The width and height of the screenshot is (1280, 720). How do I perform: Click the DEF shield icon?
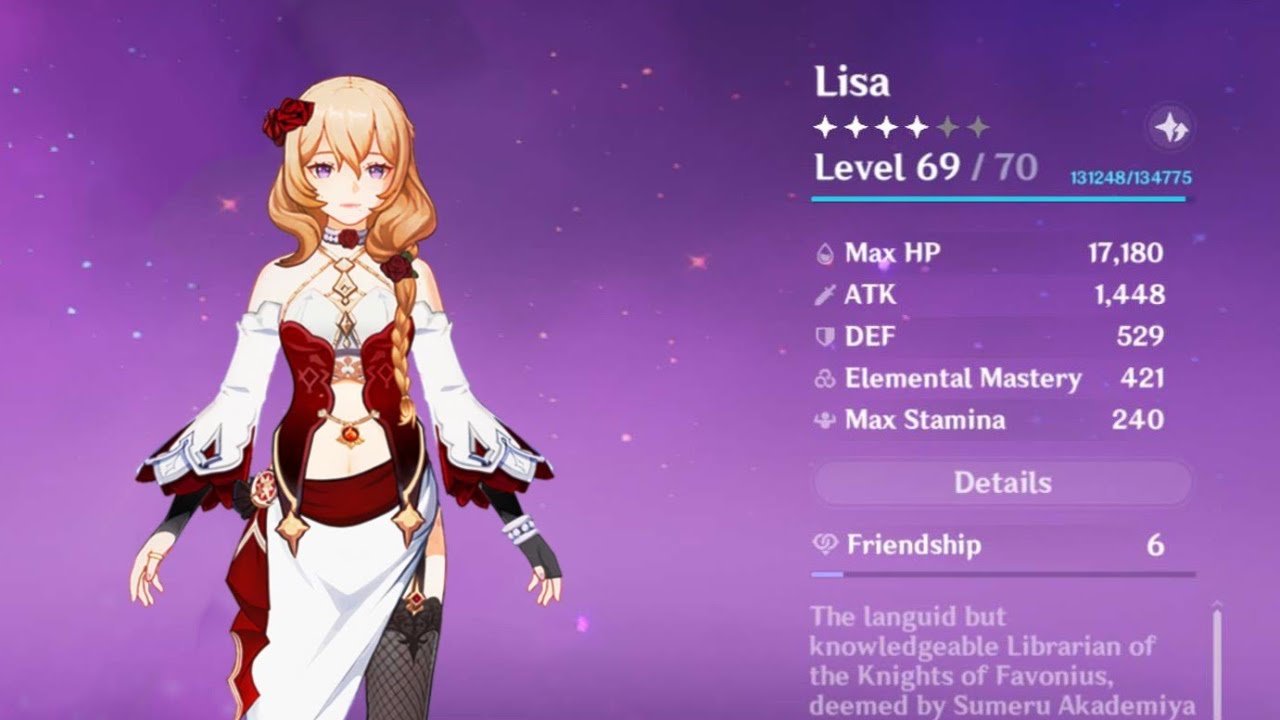point(823,337)
